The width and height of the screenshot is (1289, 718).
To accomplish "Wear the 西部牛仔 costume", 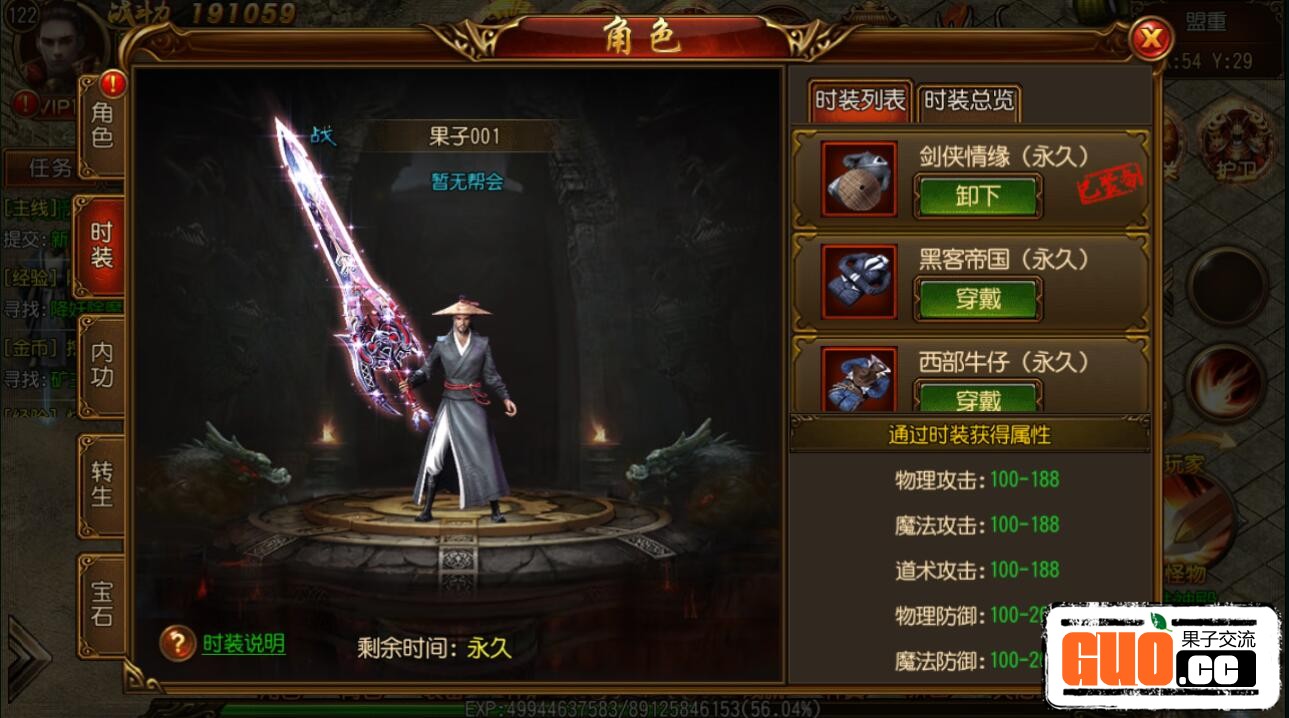I will click(x=977, y=398).
